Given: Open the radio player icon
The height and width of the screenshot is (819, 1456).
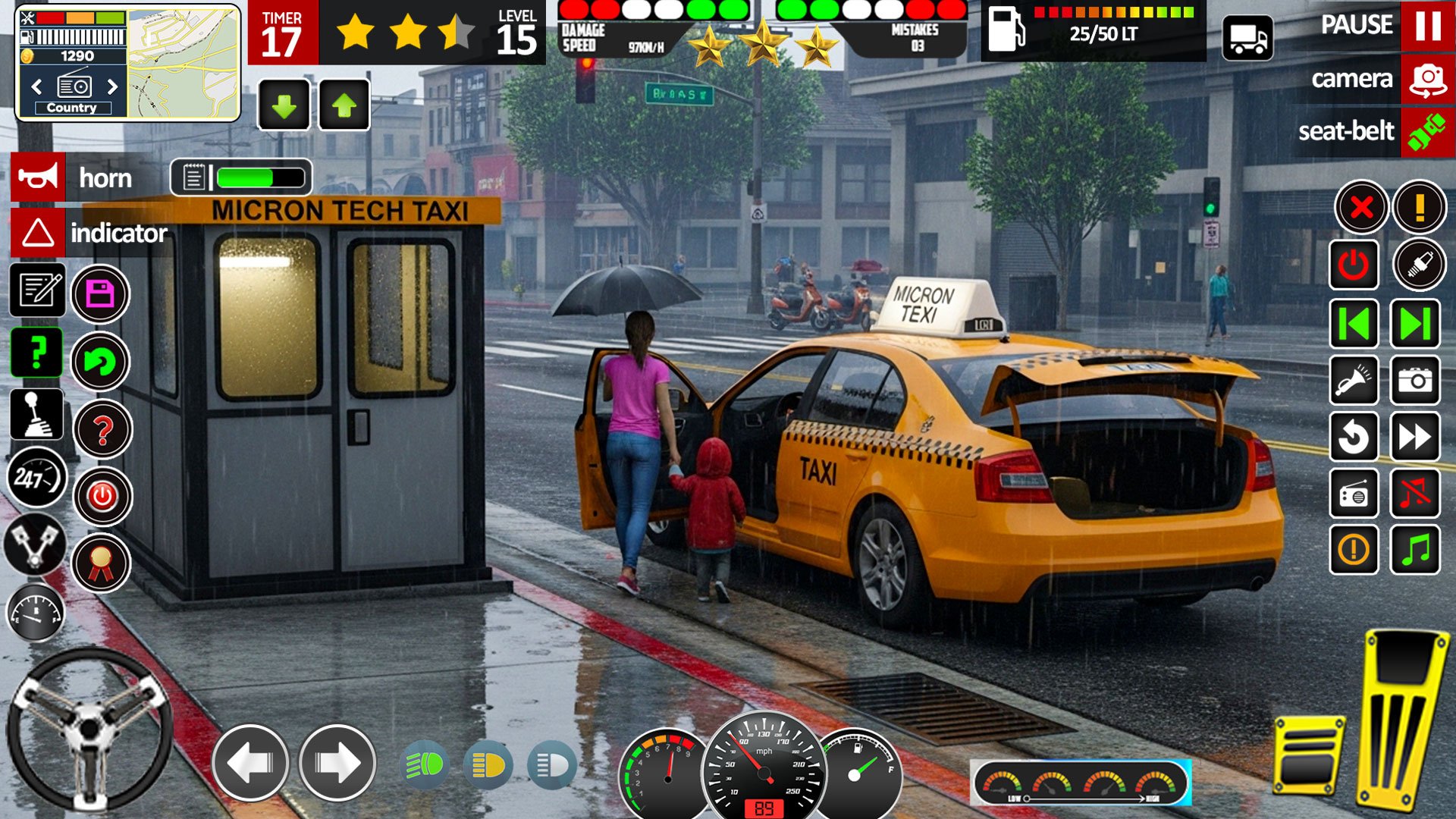Looking at the screenshot, I should coord(1355,492).
